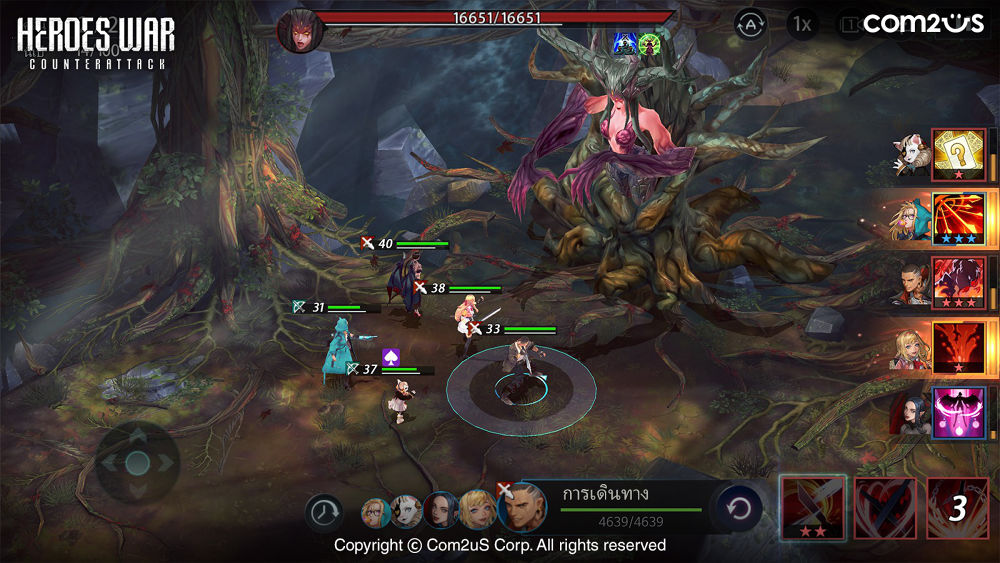Use the three-star fiery slash skill

958,219
